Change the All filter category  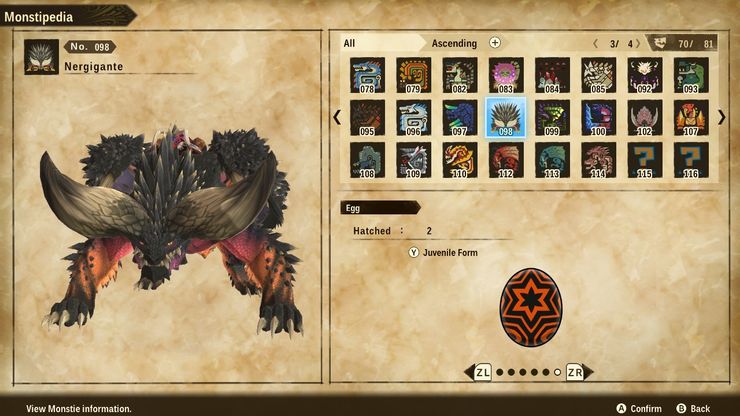pos(380,43)
